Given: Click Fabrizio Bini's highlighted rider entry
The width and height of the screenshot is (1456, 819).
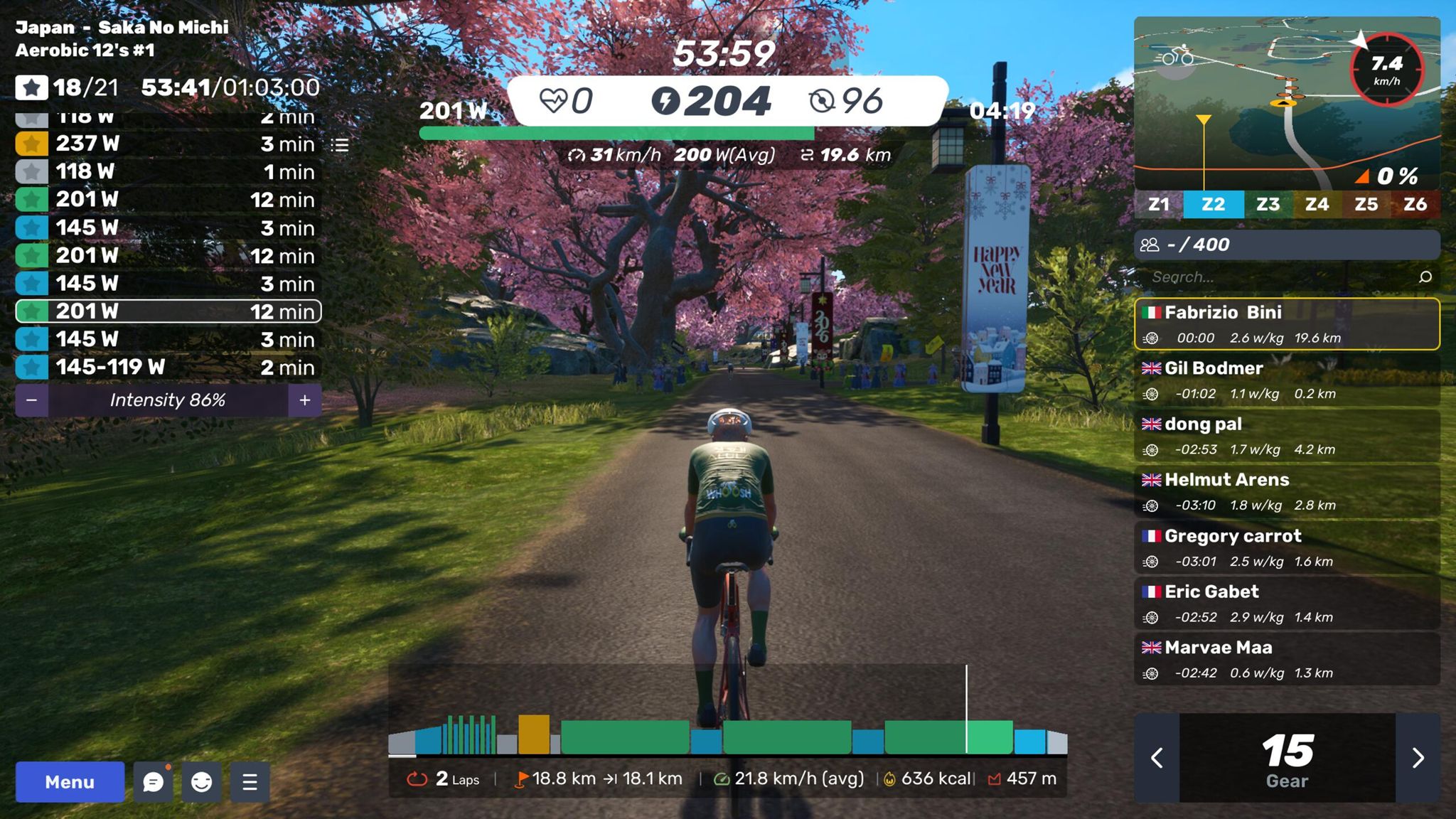Looking at the screenshot, I should pyautogui.click(x=1287, y=324).
